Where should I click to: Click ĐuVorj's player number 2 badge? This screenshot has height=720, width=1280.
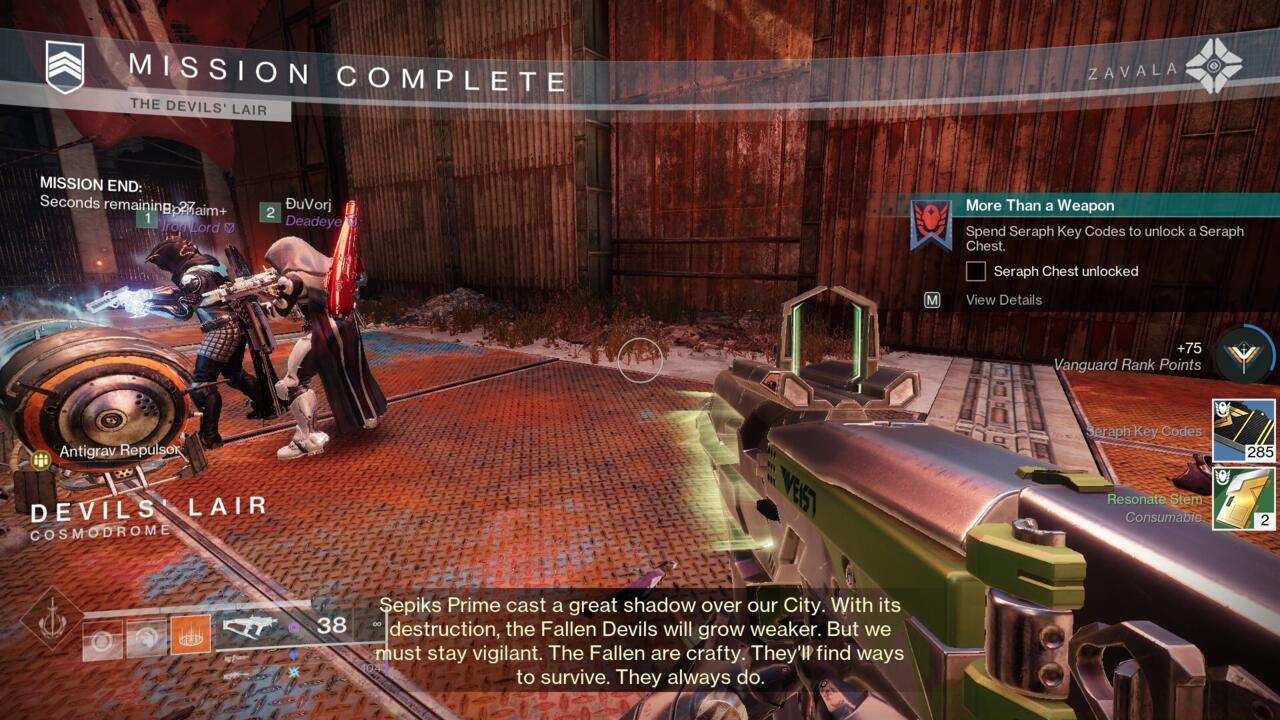coord(269,213)
